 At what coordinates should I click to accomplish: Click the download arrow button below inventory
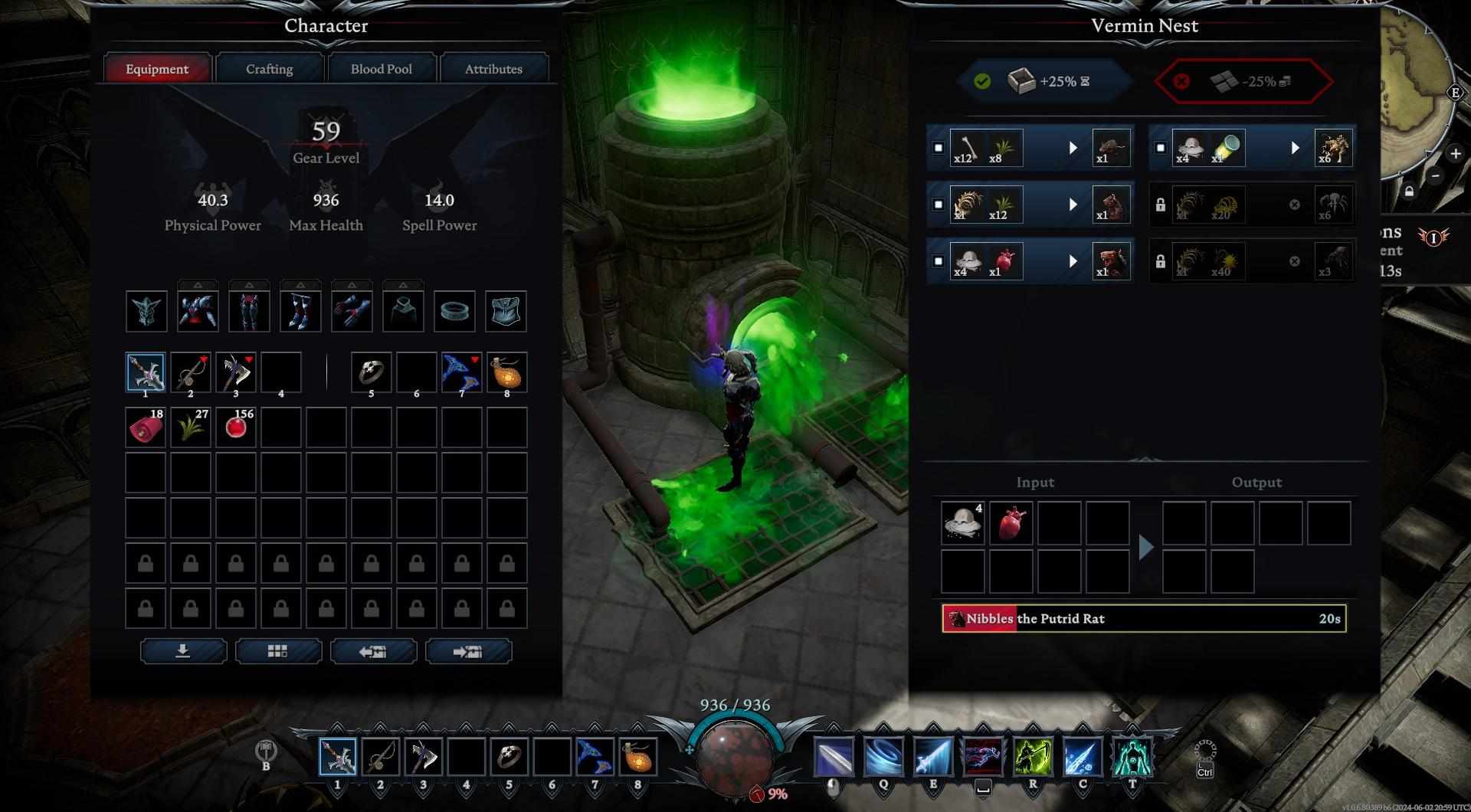coord(183,651)
